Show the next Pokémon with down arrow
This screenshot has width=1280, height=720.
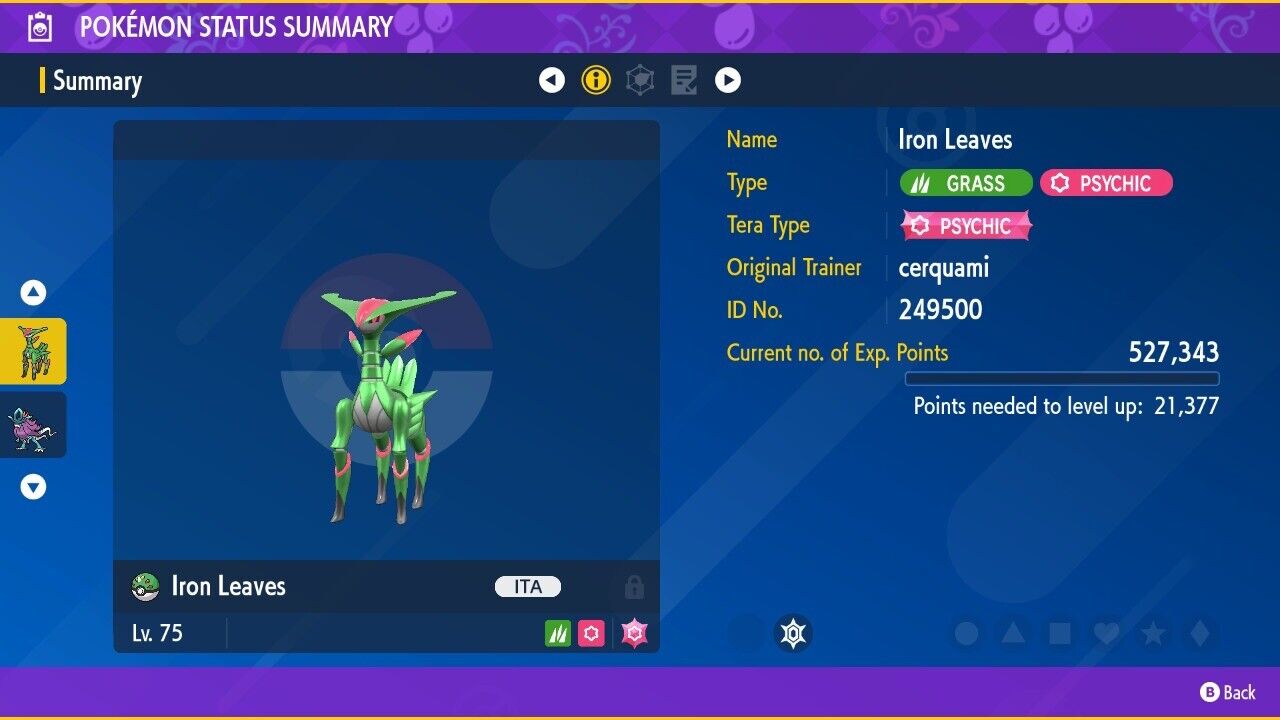pos(33,487)
